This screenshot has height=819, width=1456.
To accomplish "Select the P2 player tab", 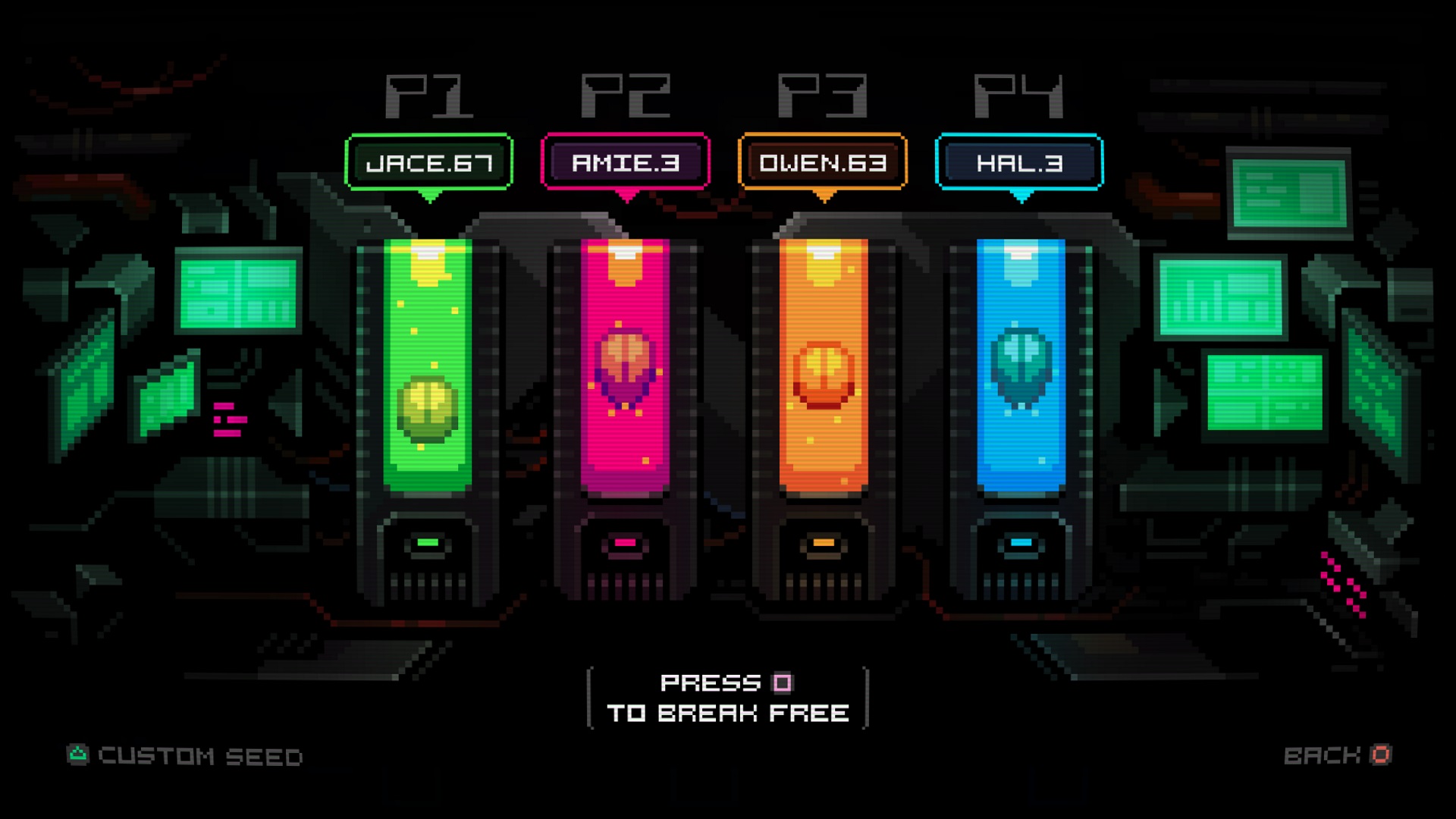I will click(624, 95).
